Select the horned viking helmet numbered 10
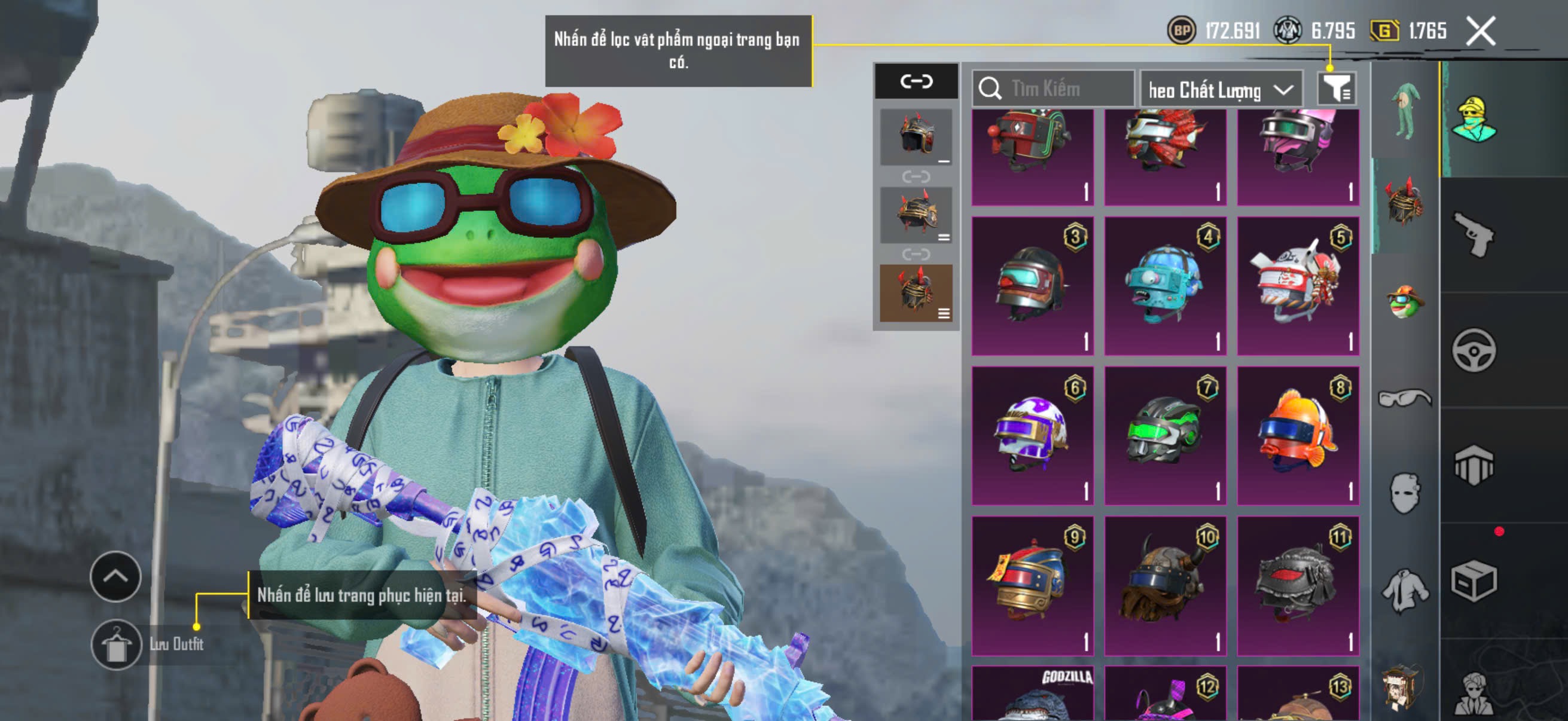 pos(1165,585)
